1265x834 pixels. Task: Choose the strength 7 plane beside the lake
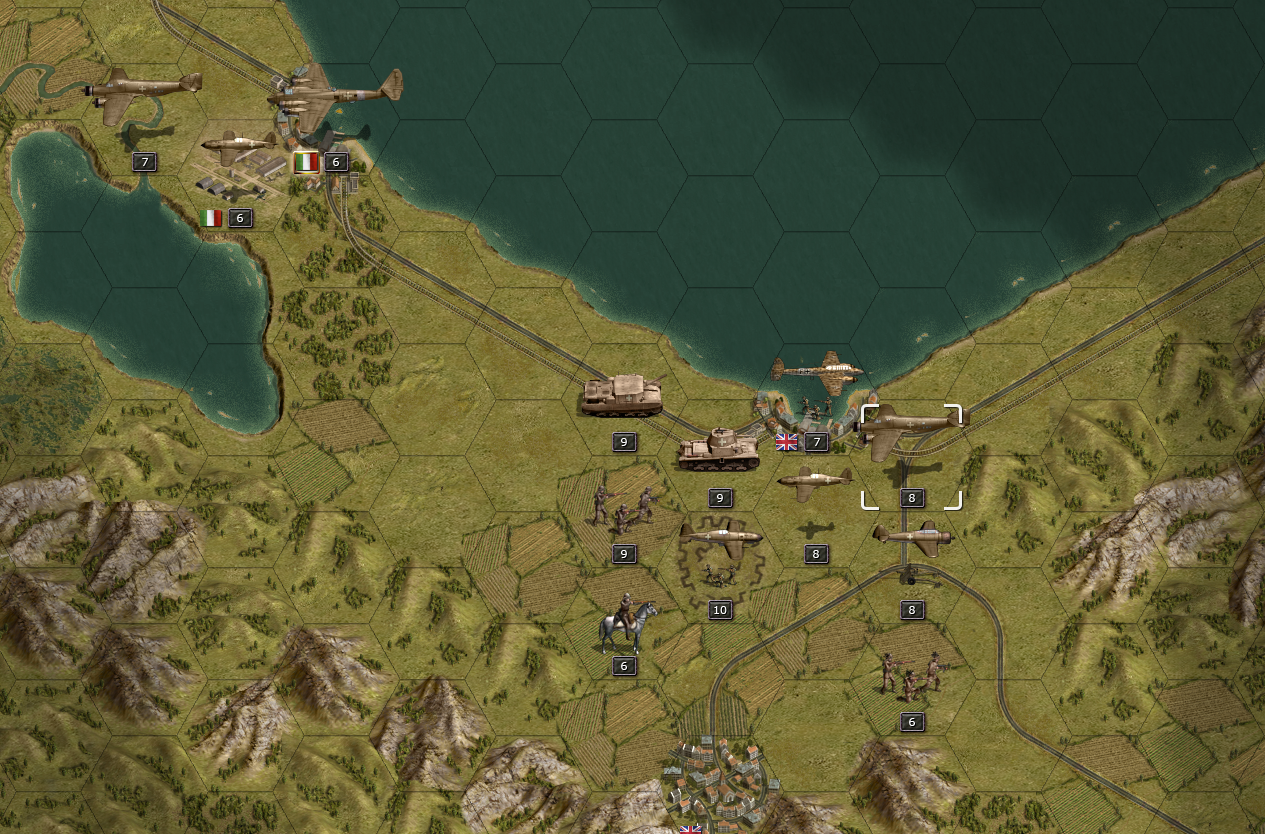coord(144,90)
